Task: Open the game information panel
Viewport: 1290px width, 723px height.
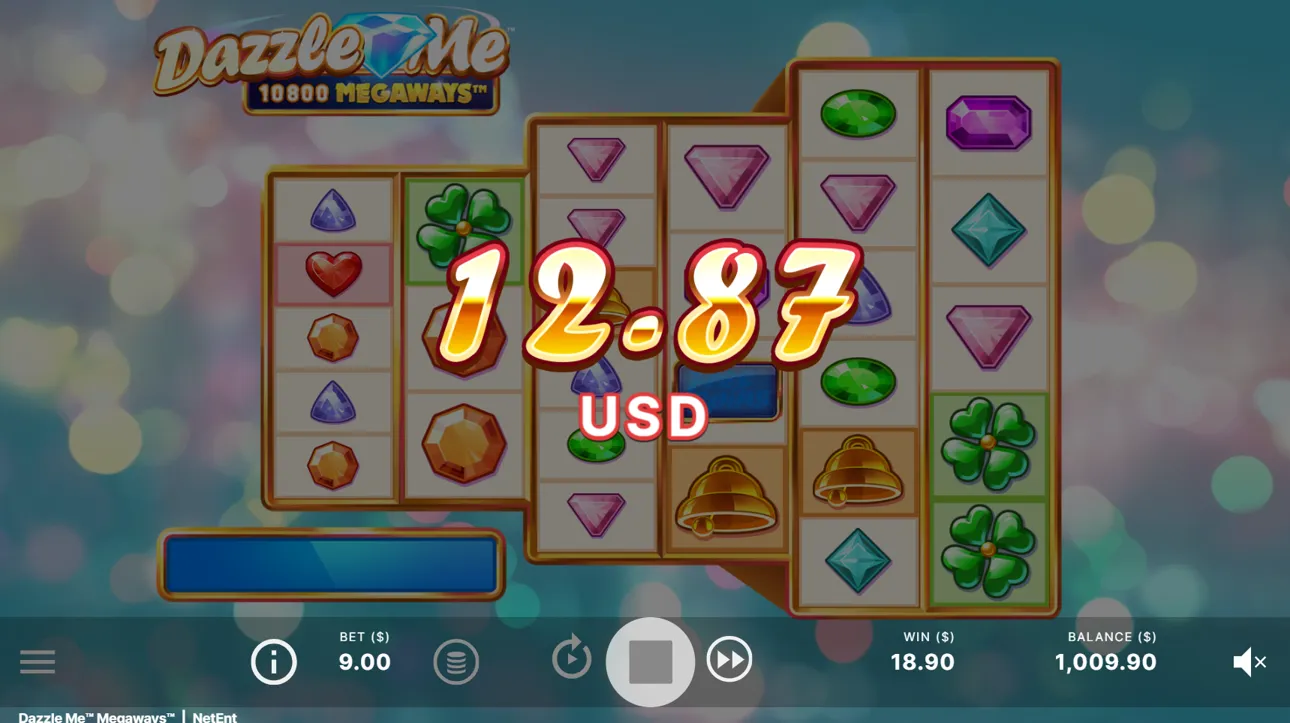Action: coord(273,661)
